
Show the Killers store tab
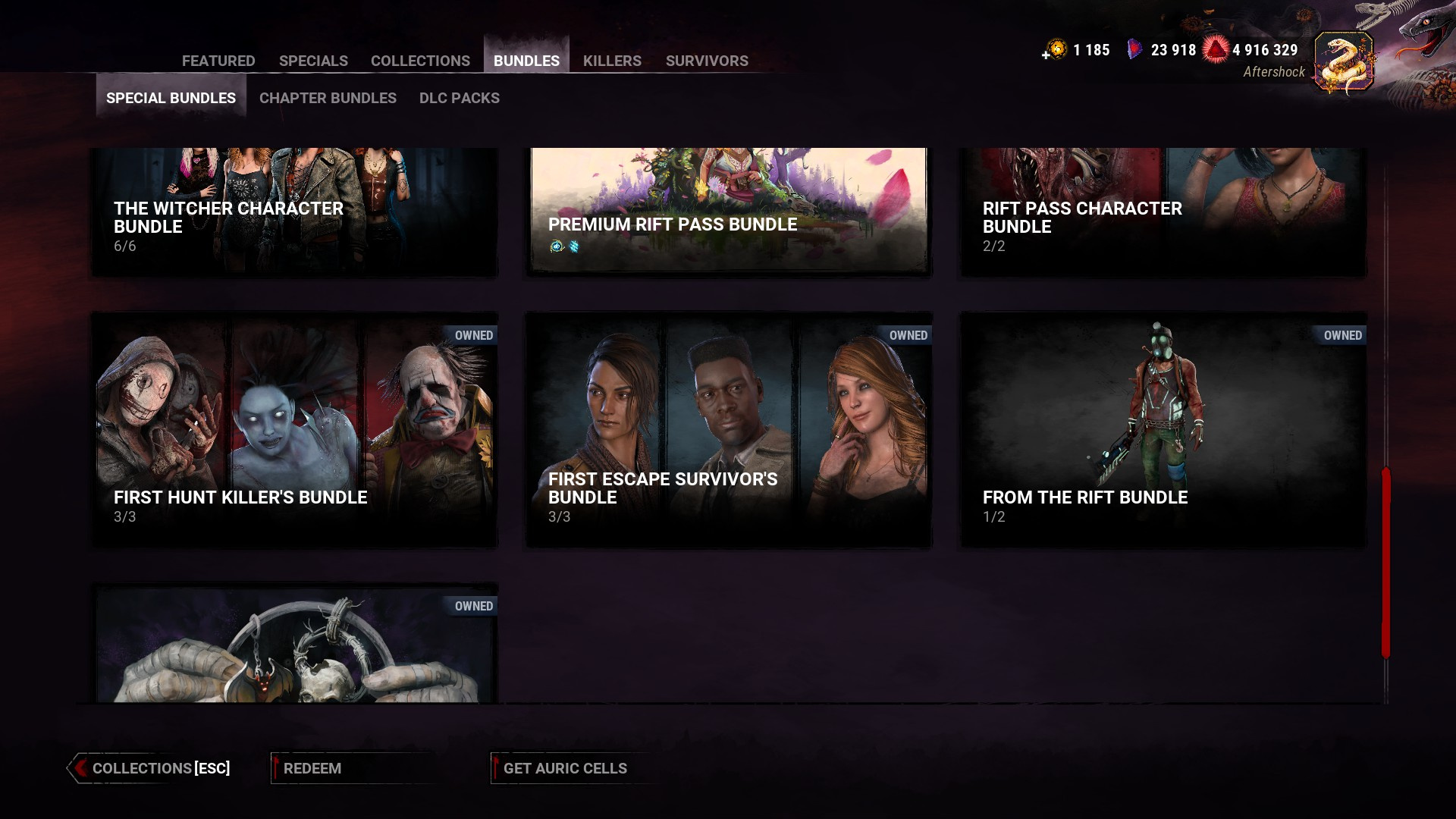(612, 61)
